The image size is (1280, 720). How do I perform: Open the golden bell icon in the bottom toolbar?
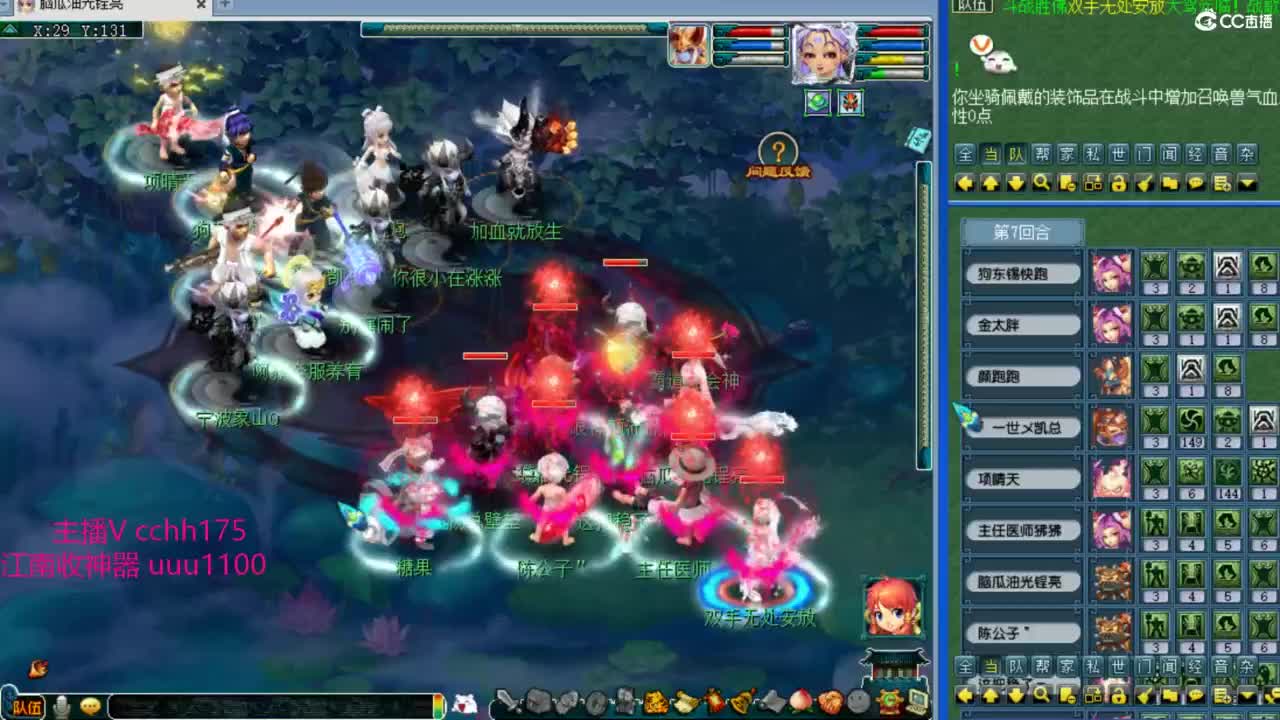coord(742,702)
